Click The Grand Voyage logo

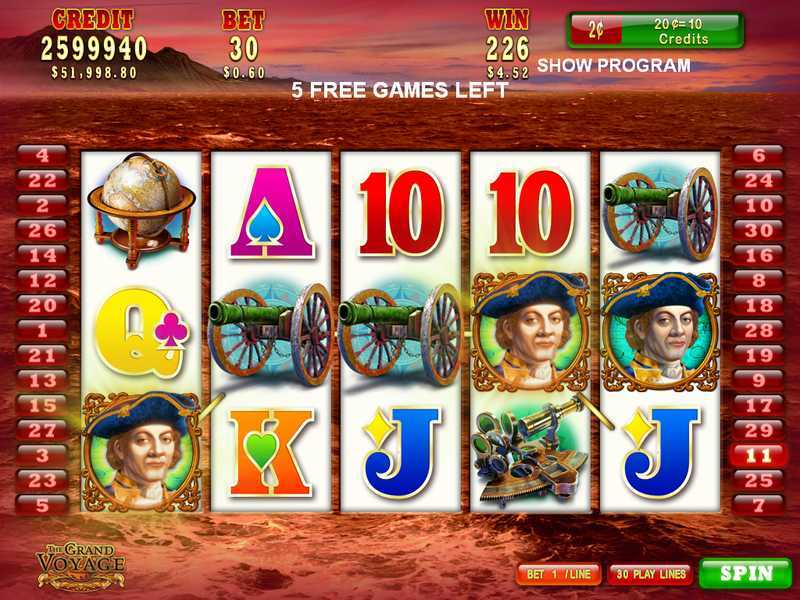pos(80,565)
